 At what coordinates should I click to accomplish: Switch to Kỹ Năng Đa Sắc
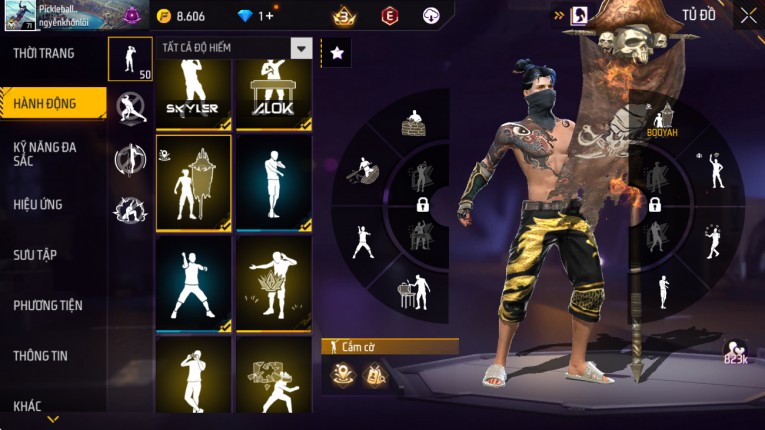(45, 153)
